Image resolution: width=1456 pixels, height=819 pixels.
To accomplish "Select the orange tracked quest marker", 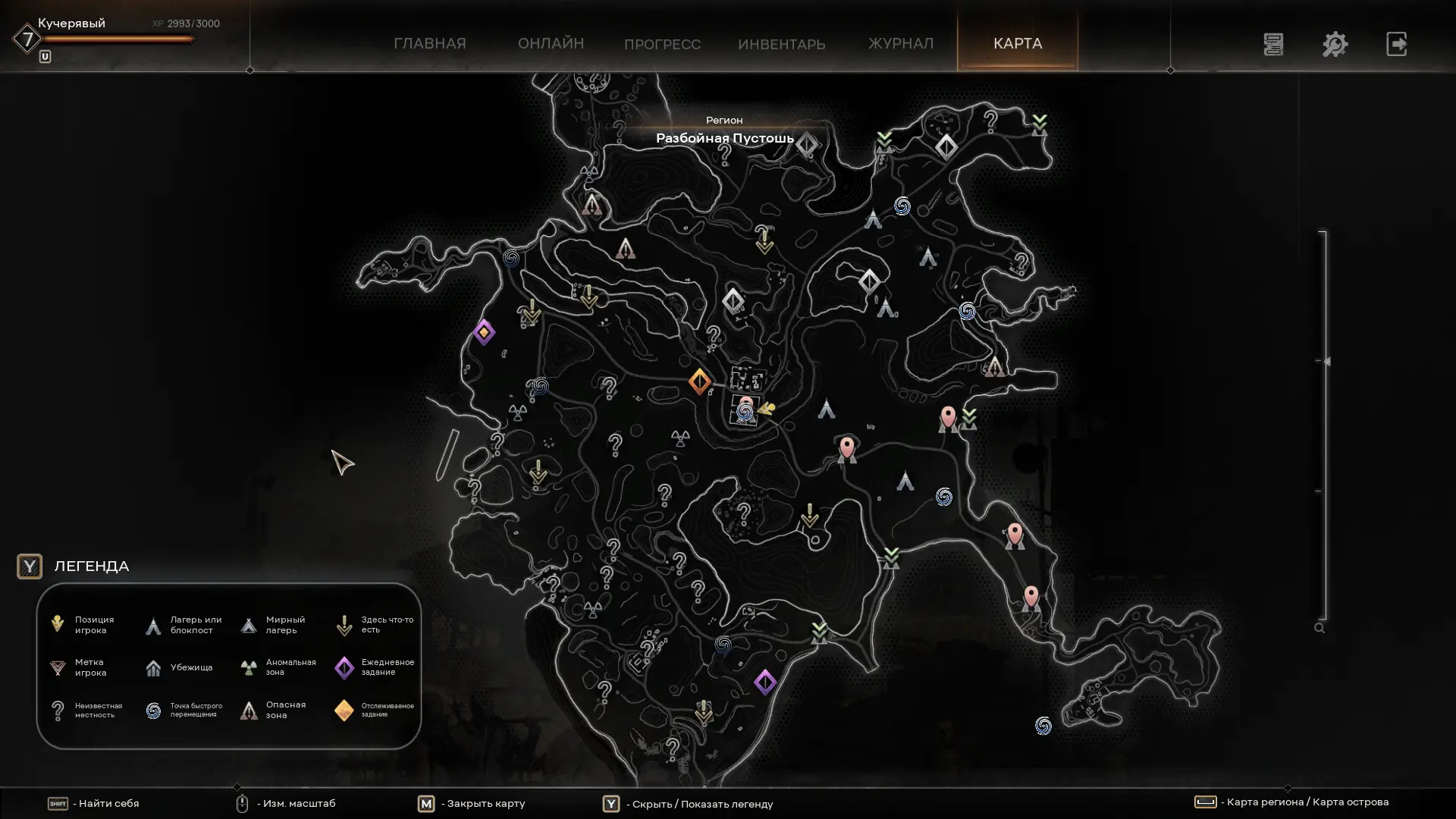I will (699, 381).
